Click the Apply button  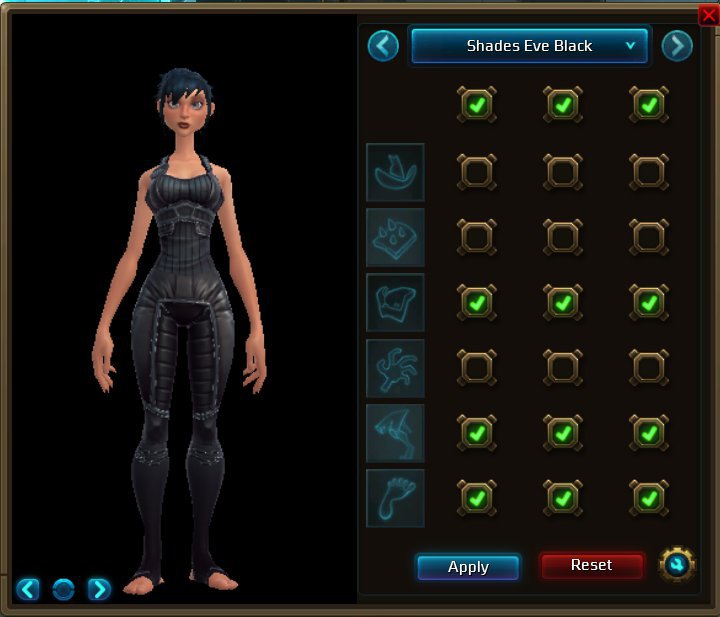click(468, 567)
